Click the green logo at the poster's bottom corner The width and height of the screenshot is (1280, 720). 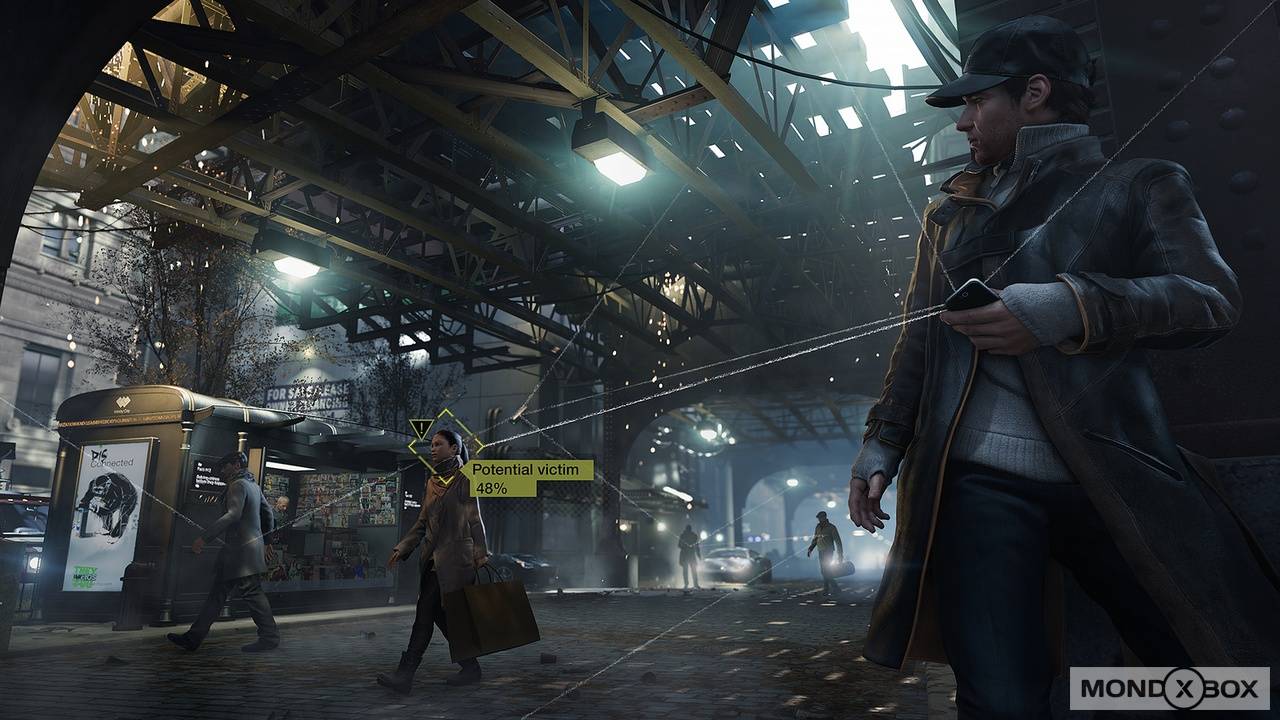[x=85, y=572]
